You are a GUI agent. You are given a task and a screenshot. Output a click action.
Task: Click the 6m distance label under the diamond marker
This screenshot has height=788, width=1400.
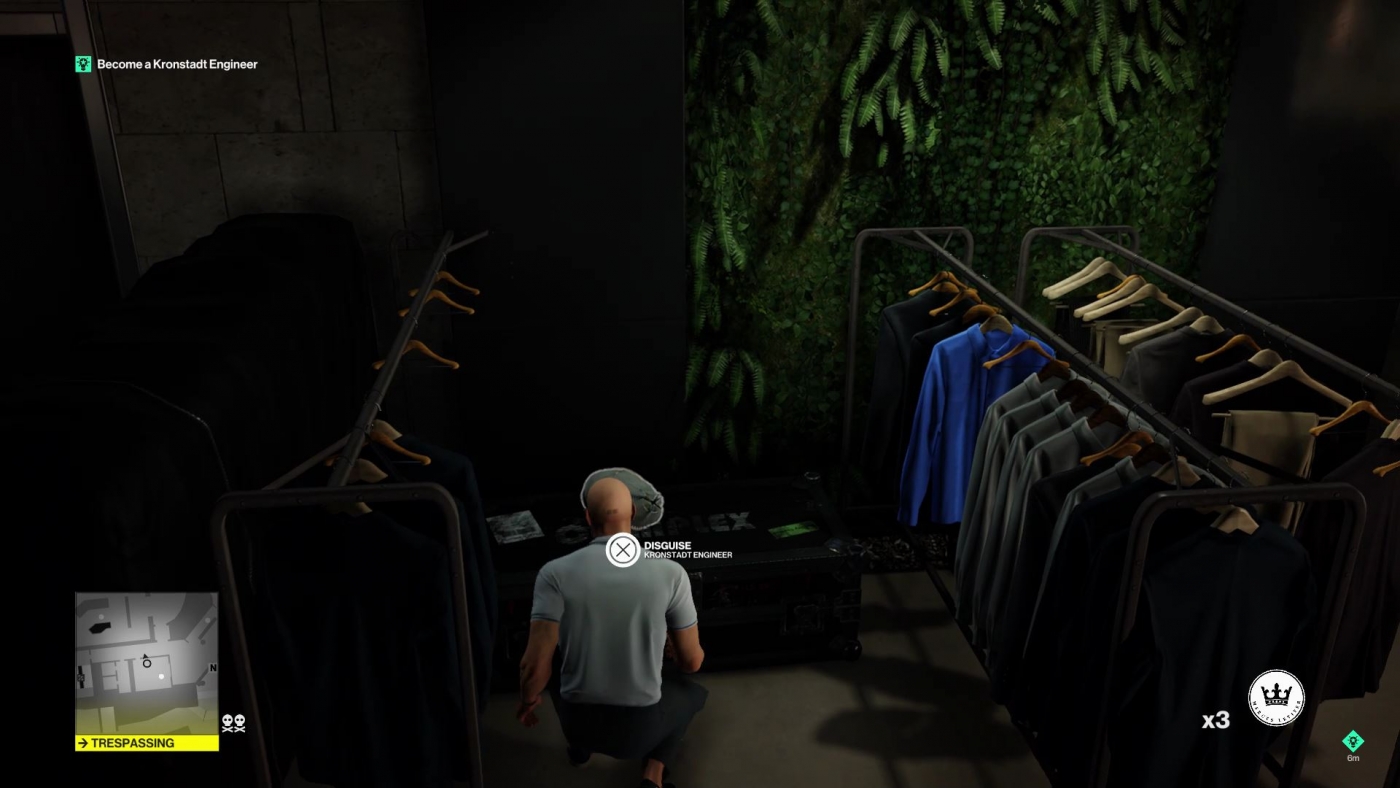click(1354, 758)
